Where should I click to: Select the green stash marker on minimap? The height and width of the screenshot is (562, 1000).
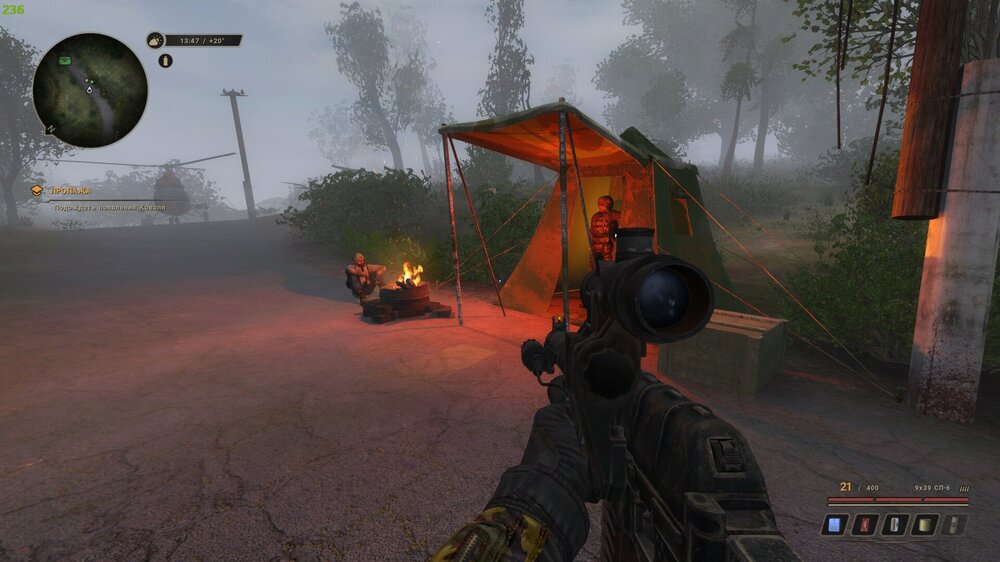64,60
